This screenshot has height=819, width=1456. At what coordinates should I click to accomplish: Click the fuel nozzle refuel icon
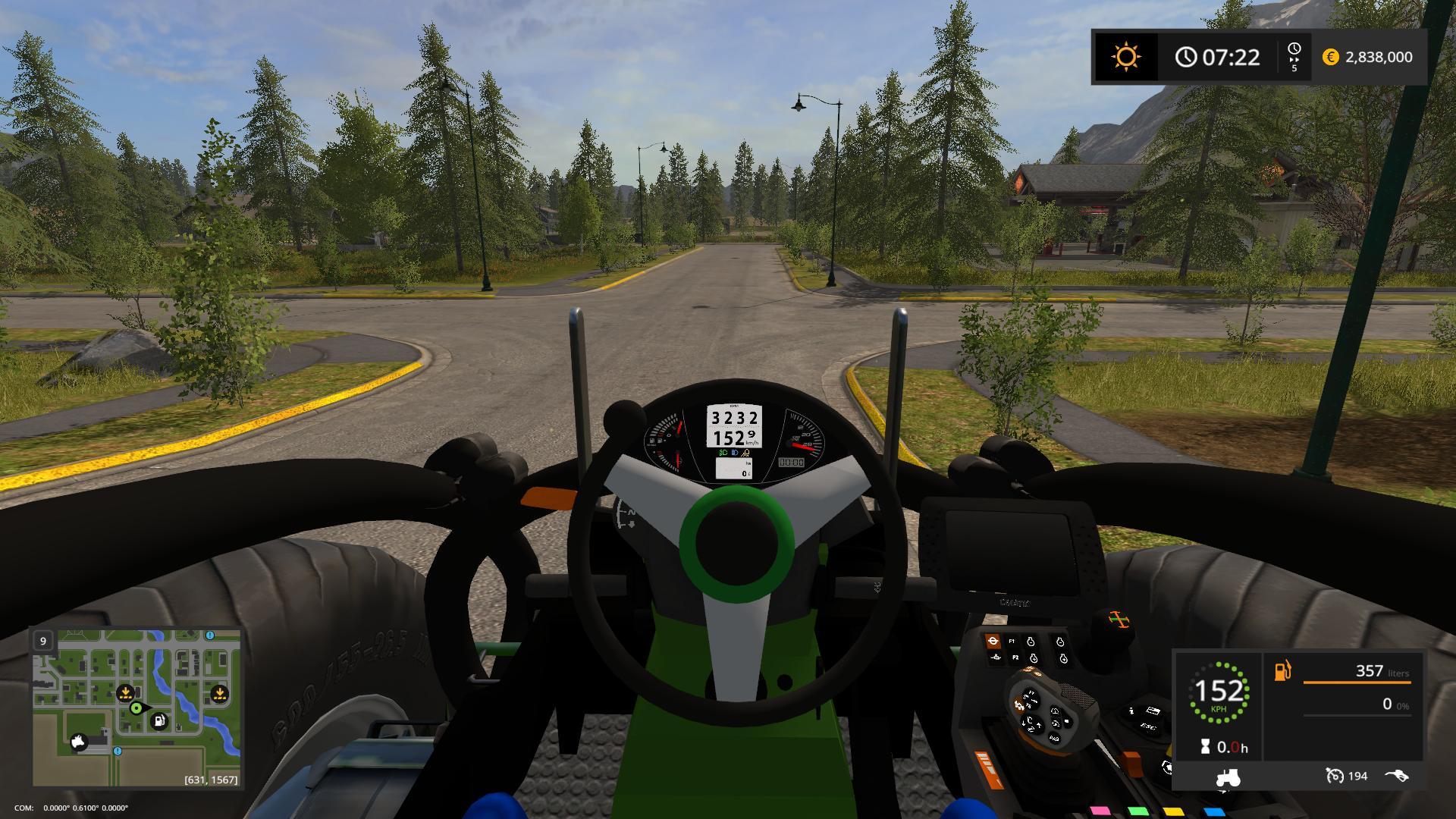click(x=1396, y=776)
